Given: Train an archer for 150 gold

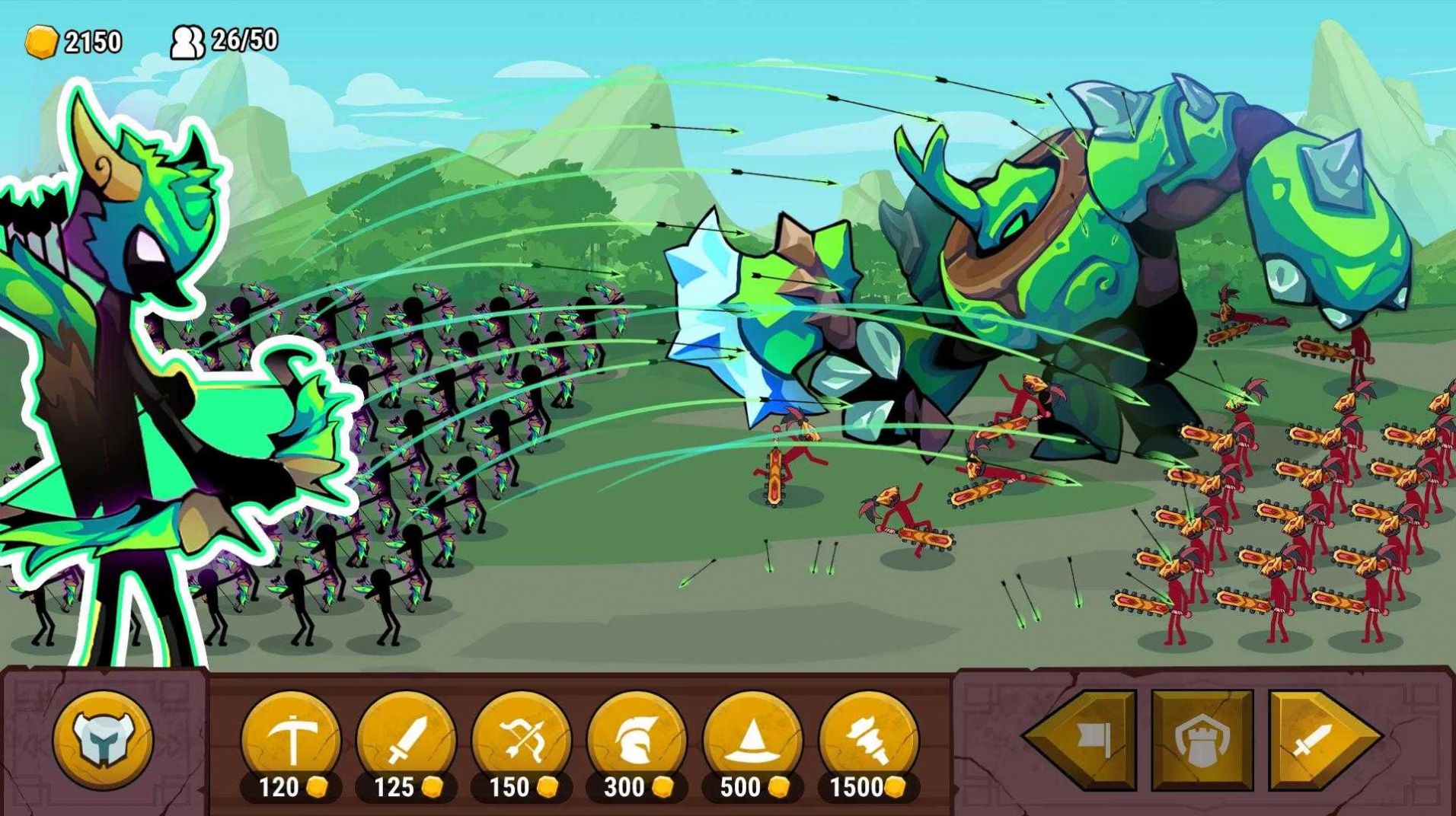Looking at the screenshot, I should [x=522, y=740].
